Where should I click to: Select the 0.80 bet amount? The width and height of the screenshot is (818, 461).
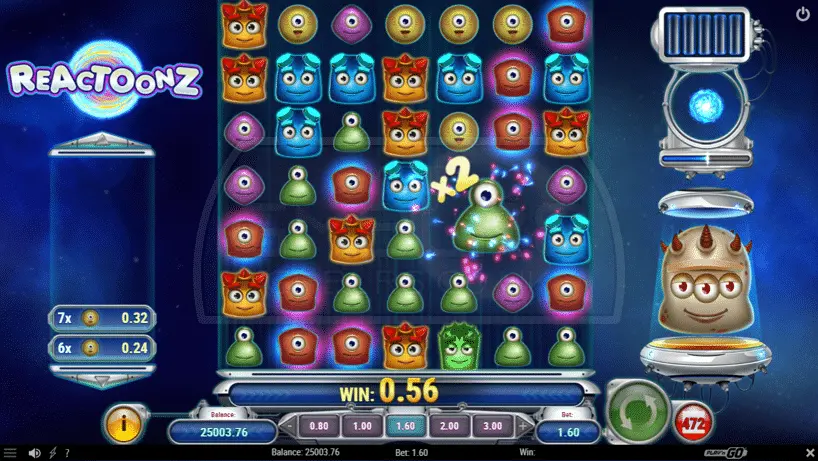pos(320,425)
